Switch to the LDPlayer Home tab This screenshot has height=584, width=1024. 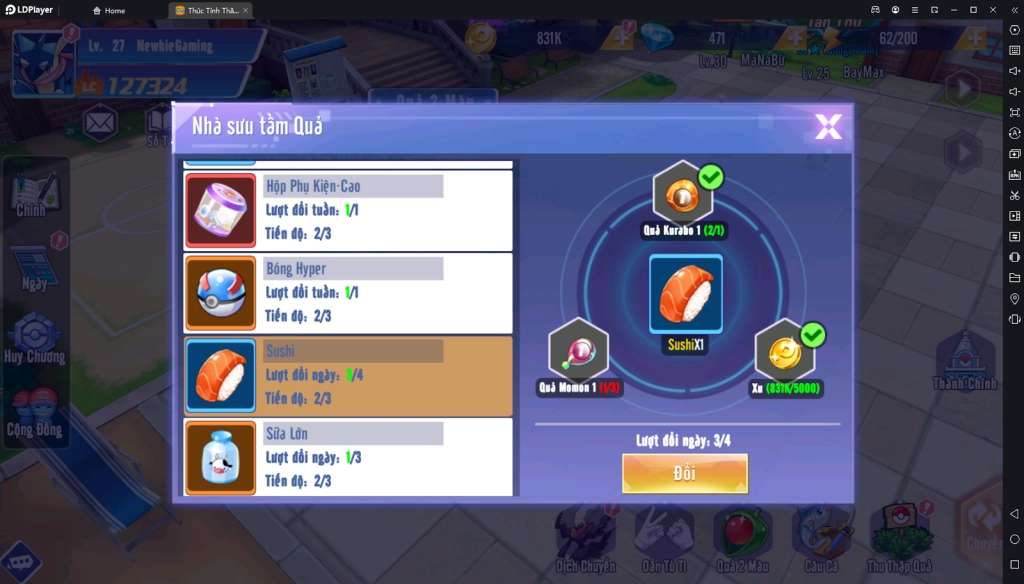[109, 10]
